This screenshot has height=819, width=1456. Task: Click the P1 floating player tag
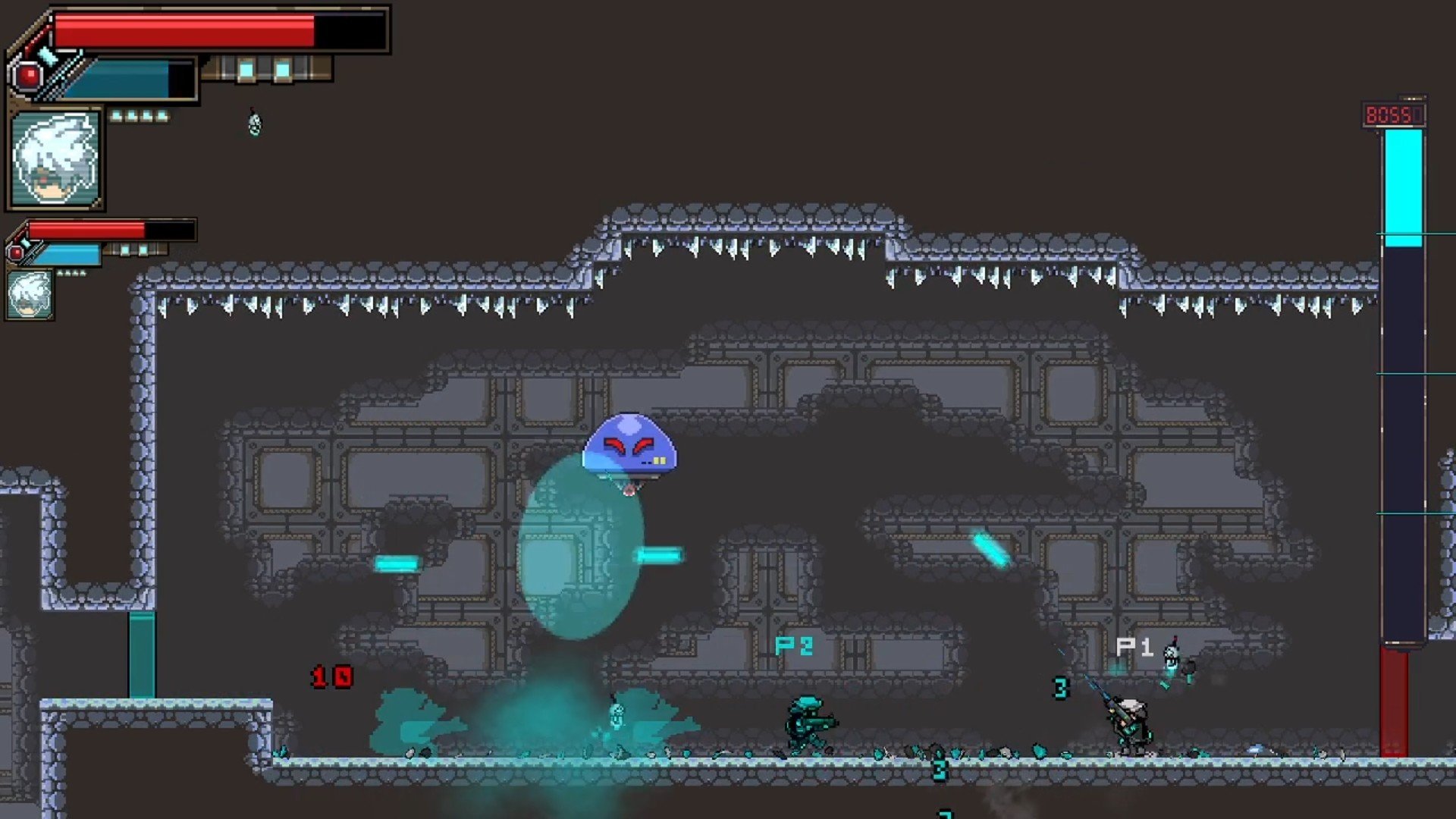(x=1133, y=647)
